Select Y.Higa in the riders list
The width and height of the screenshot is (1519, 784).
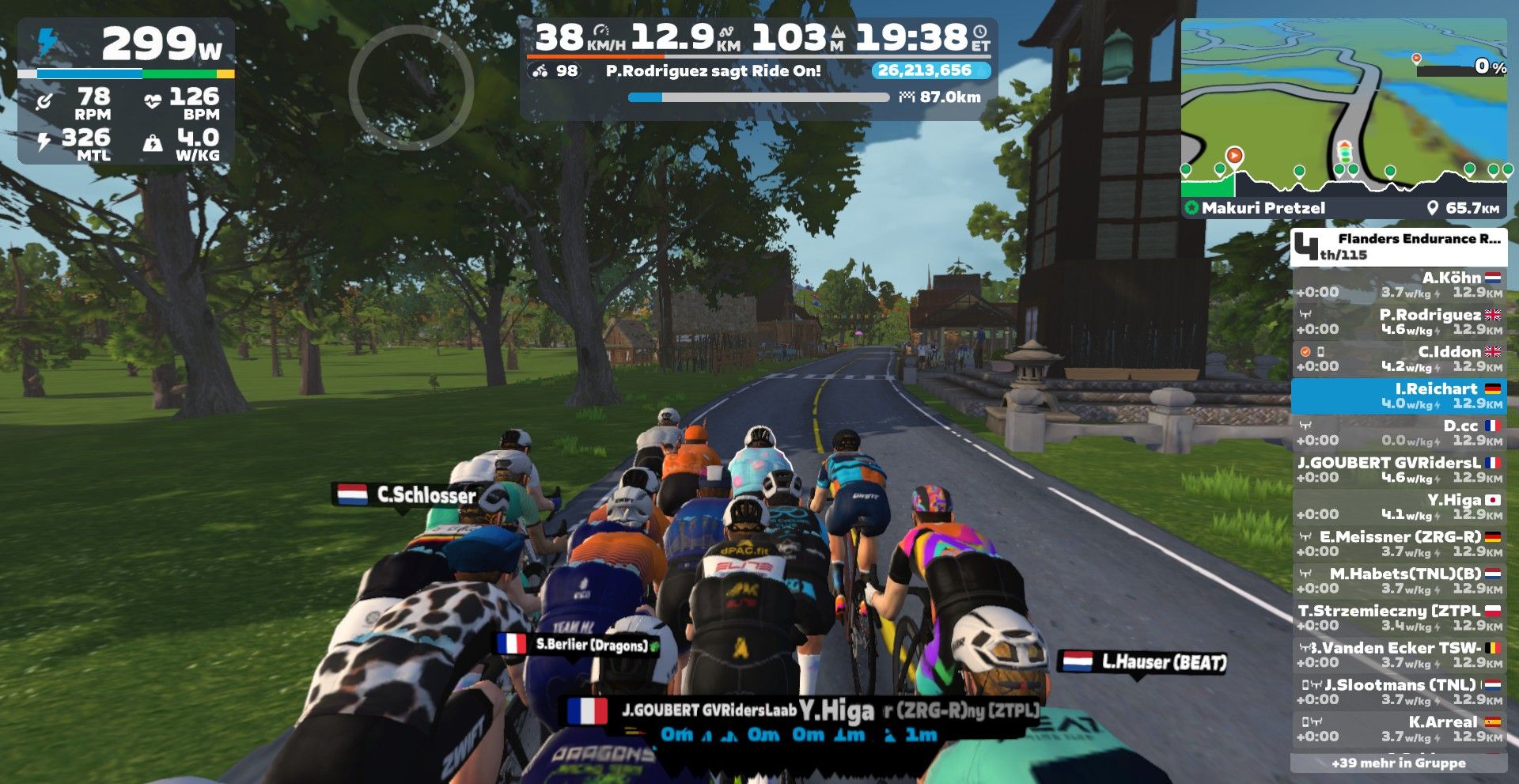(x=1399, y=506)
